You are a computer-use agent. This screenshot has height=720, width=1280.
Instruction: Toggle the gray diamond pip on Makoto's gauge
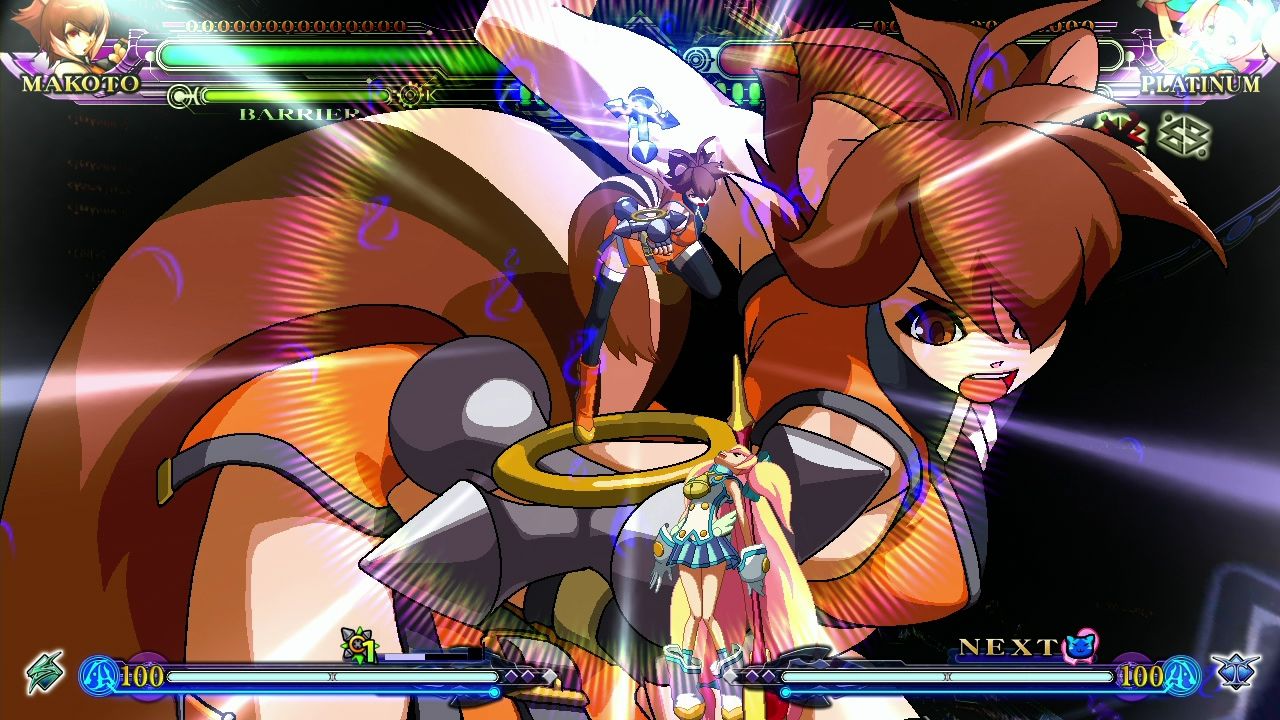pos(549,677)
